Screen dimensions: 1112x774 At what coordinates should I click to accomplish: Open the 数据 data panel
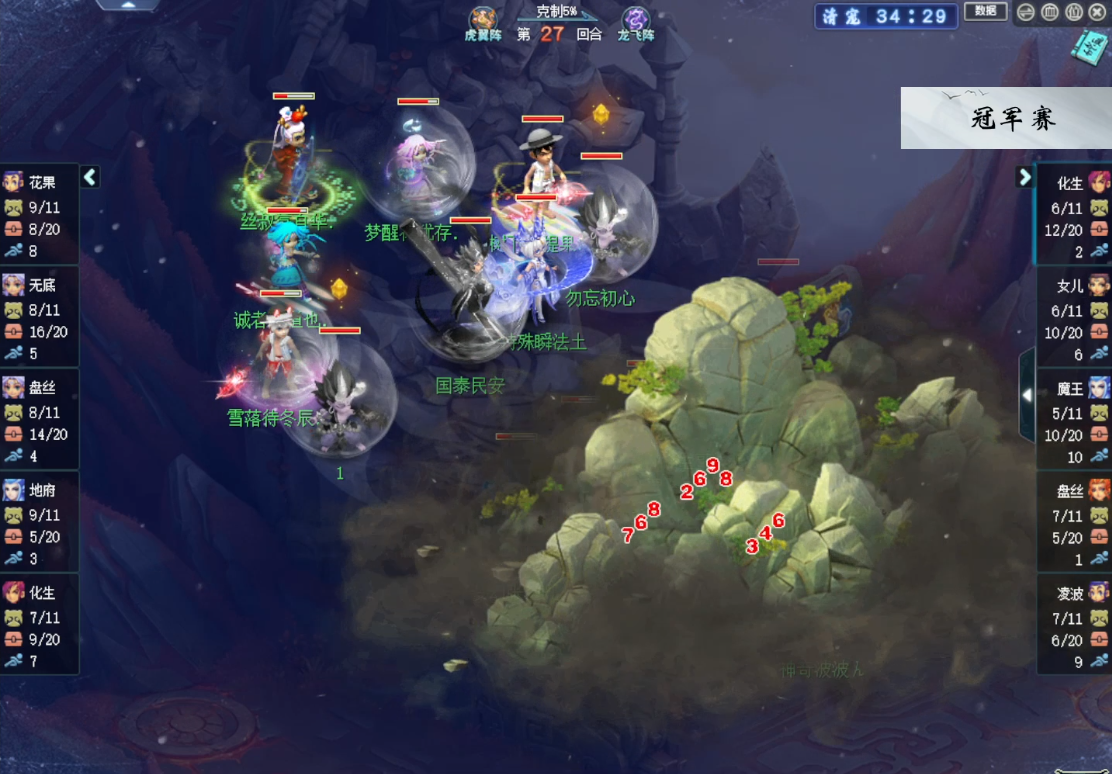[x=985, y=12]
